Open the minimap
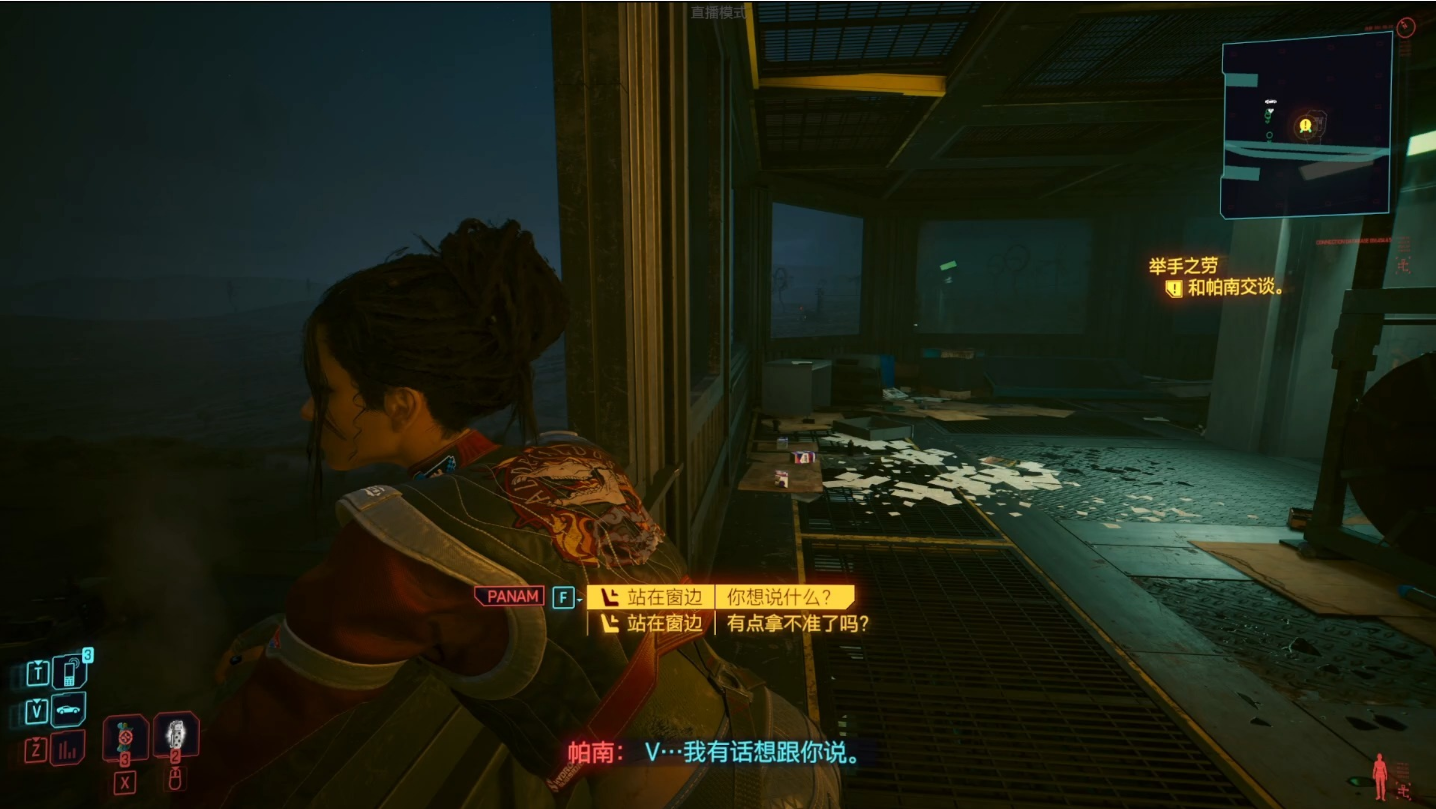 click(x=1305, y=125)
